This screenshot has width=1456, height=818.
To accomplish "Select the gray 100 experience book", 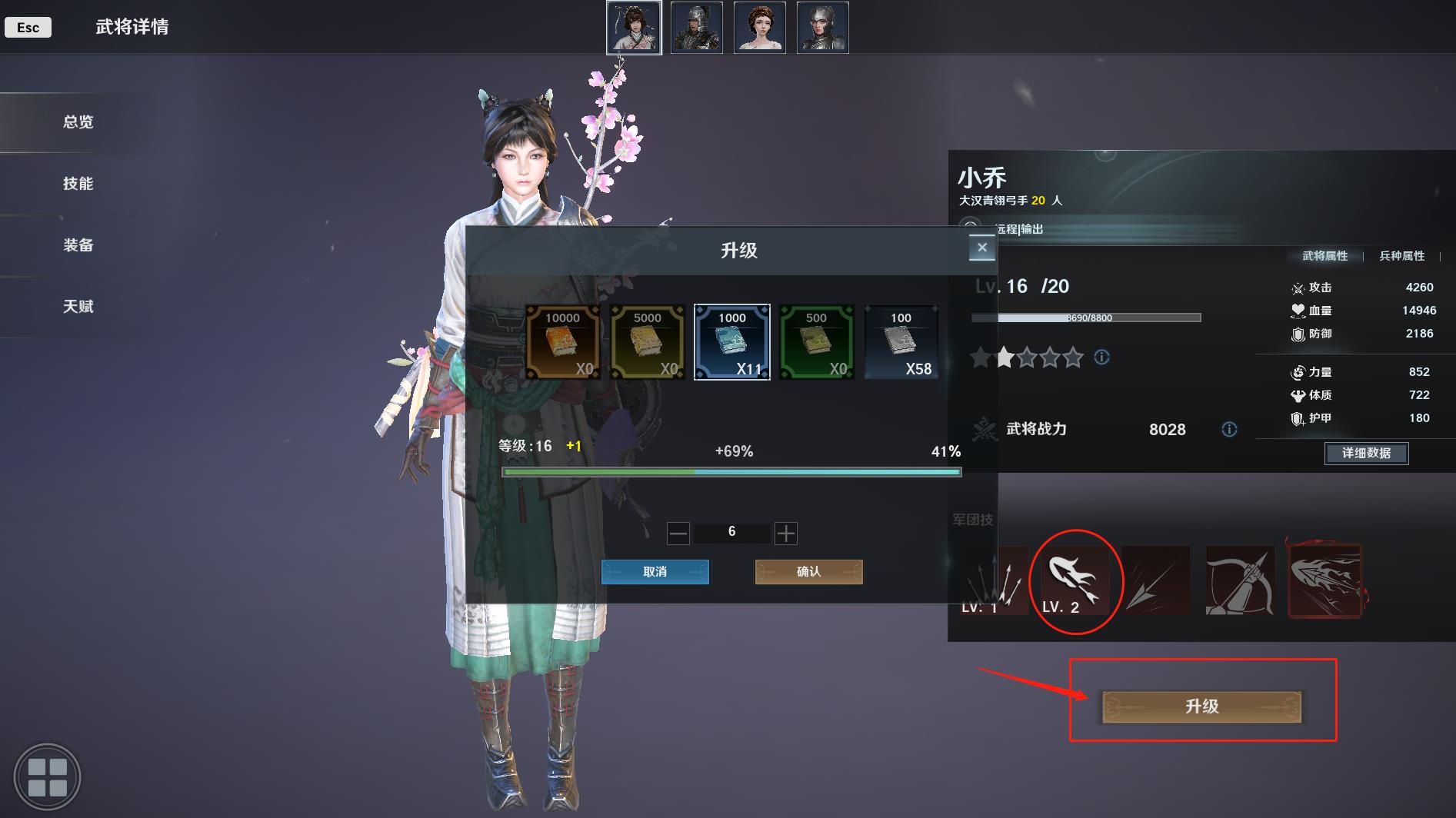I will coord(901,342).
